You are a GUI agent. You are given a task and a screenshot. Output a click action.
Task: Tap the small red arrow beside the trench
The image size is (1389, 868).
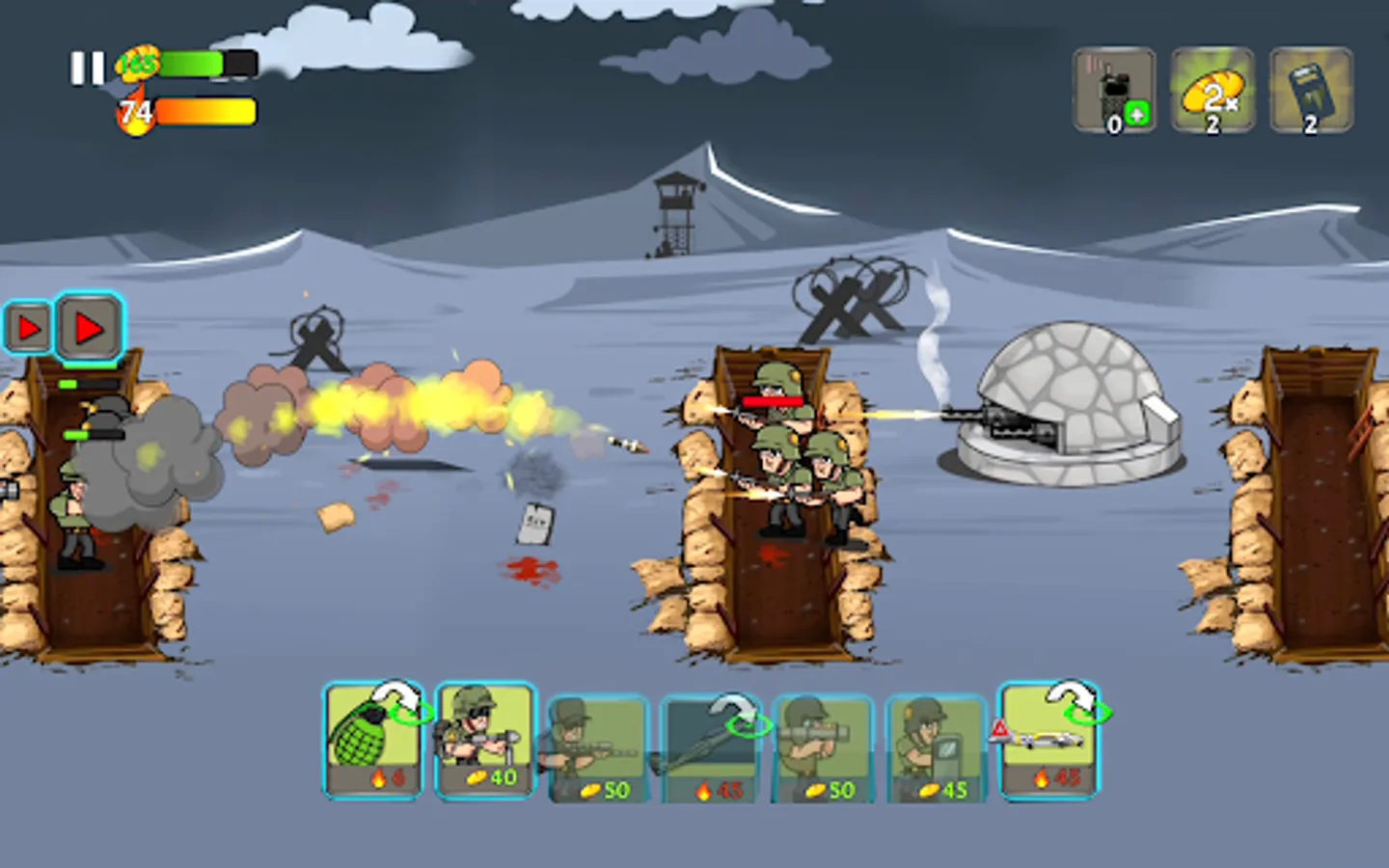point(29,328)
